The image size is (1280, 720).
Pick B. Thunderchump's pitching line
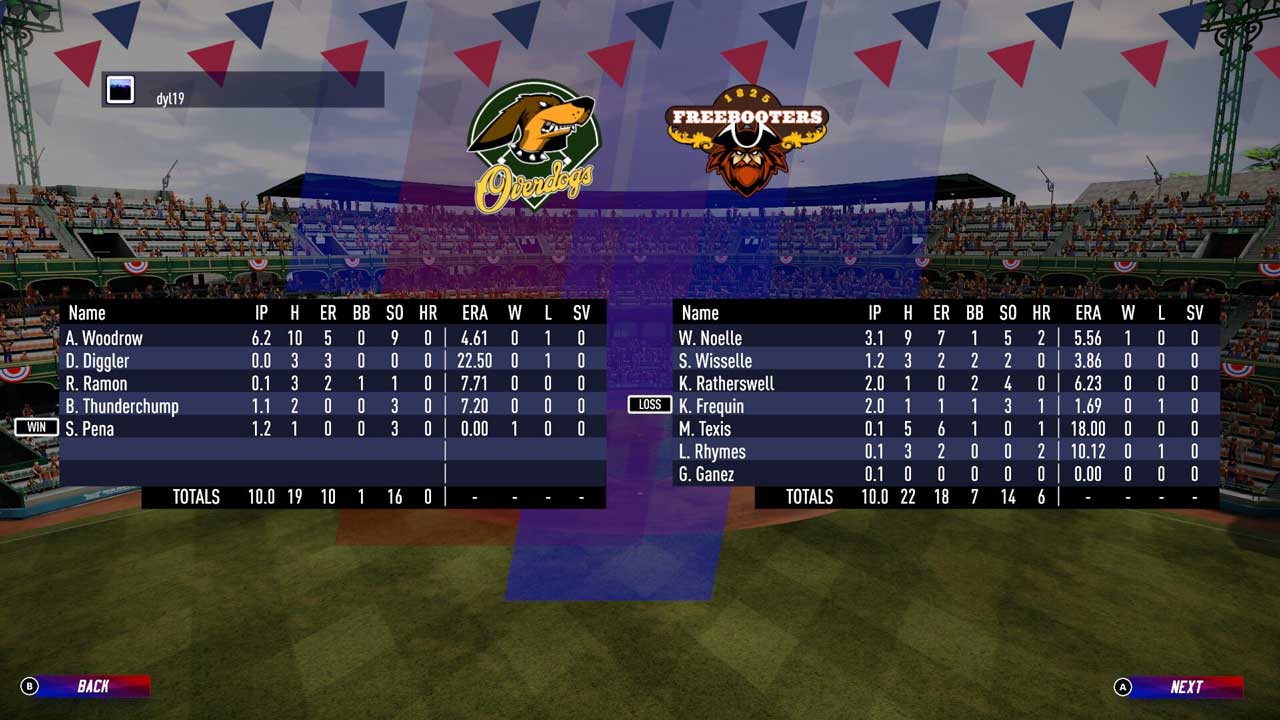(x=332, y=406)
